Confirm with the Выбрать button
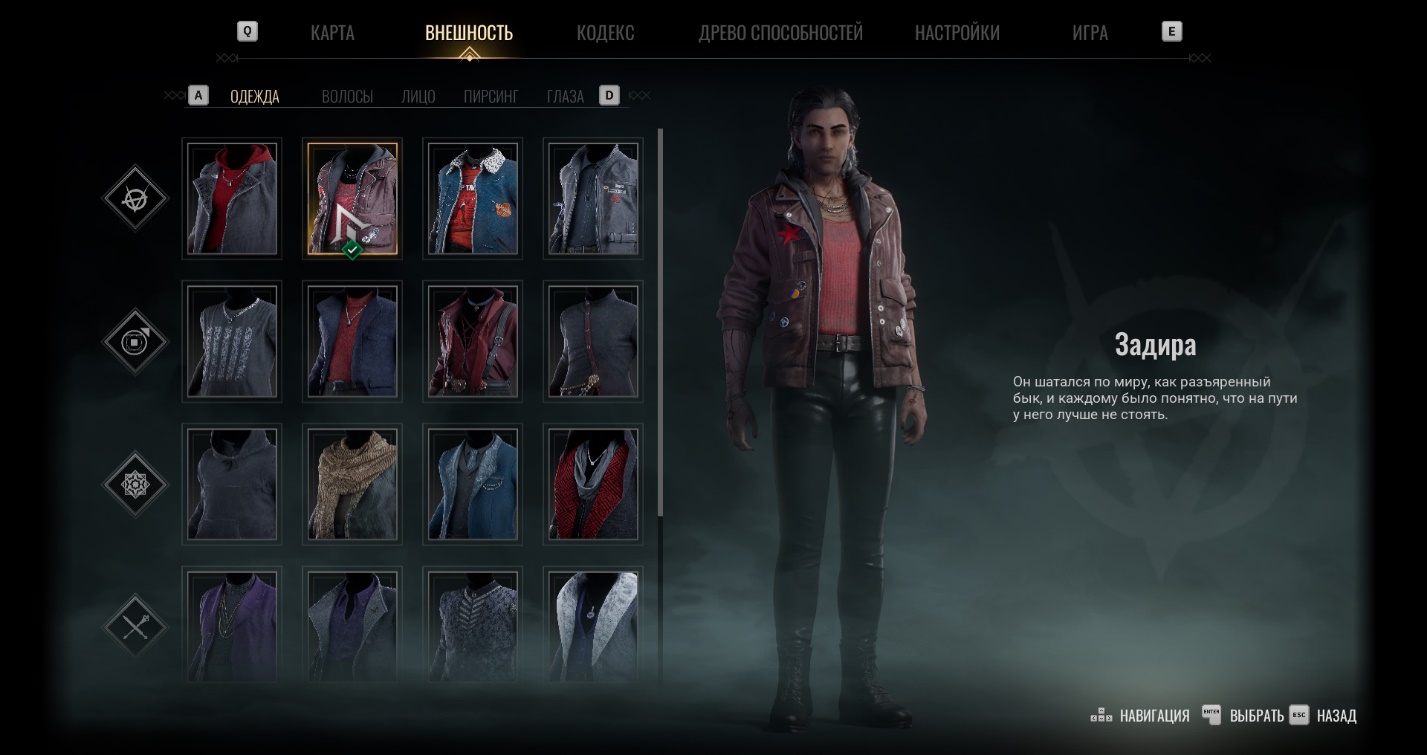This screenshot has width=1427, height=755. 1256,716
